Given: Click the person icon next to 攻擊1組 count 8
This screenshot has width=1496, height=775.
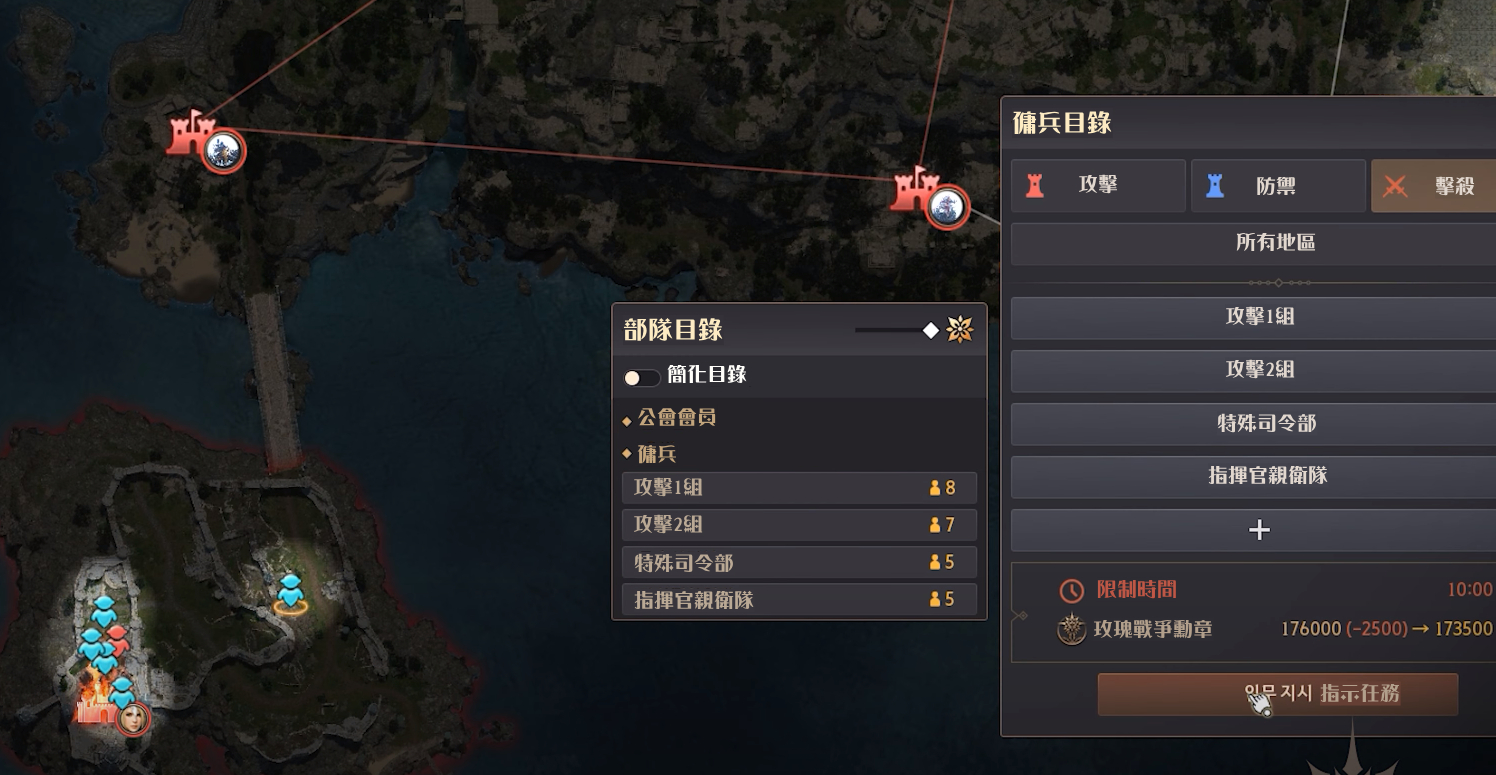Looking at the screenshot, I should 935,488.
